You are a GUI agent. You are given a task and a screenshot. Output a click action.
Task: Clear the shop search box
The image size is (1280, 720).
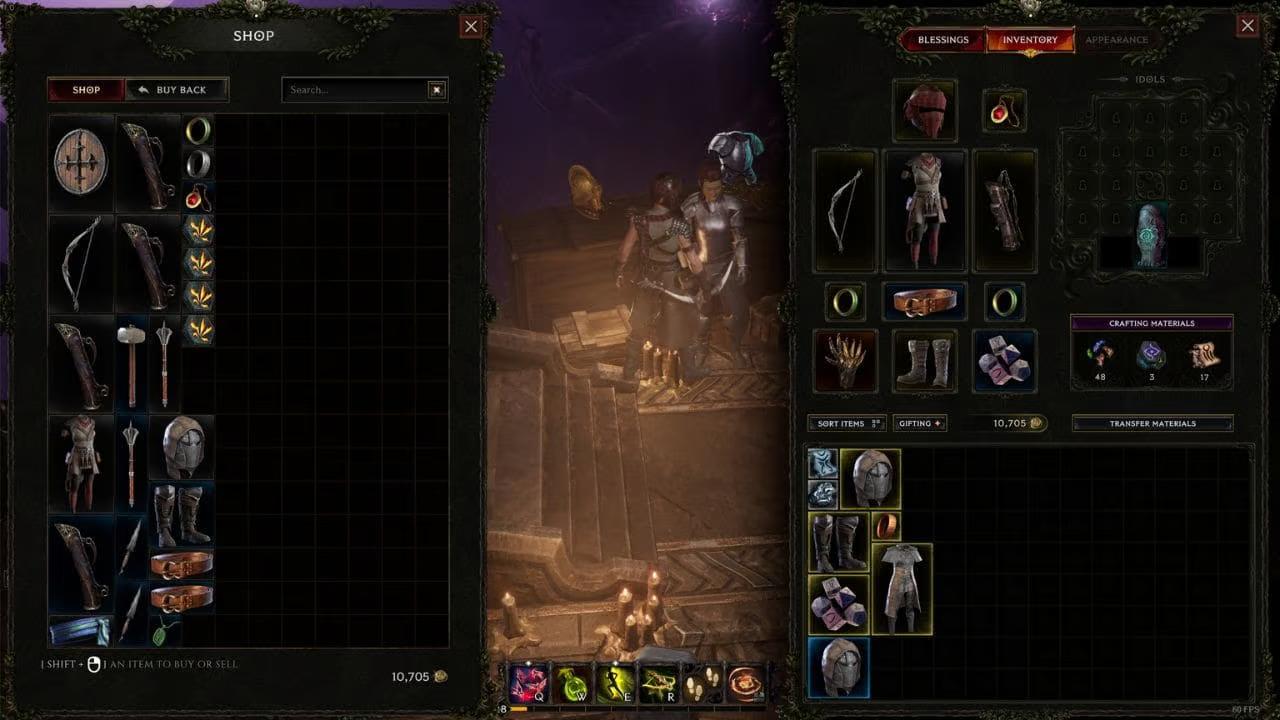(x=437, y=90)
